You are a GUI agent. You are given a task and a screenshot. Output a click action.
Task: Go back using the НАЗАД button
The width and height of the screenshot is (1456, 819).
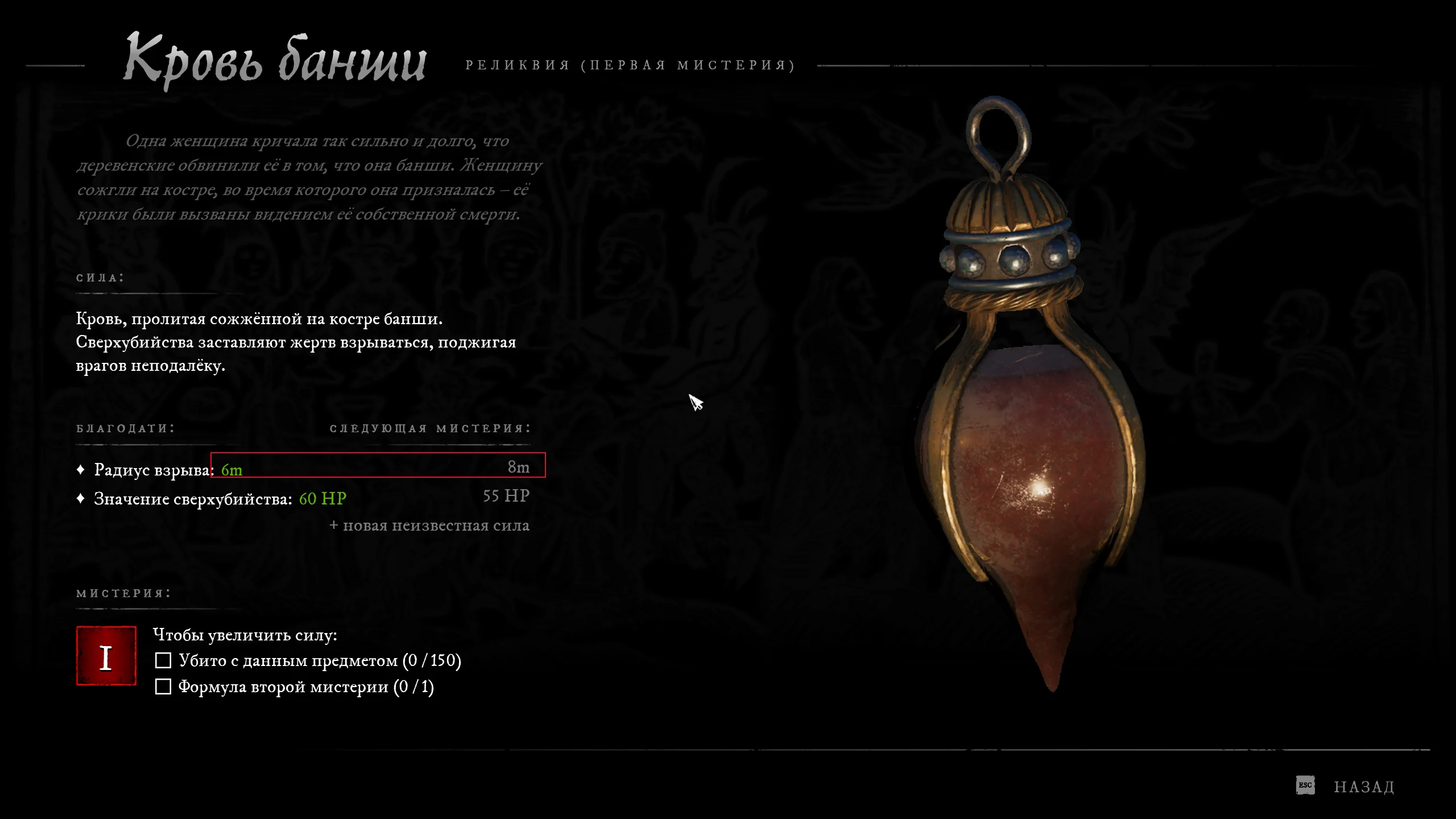[1363, 787]
